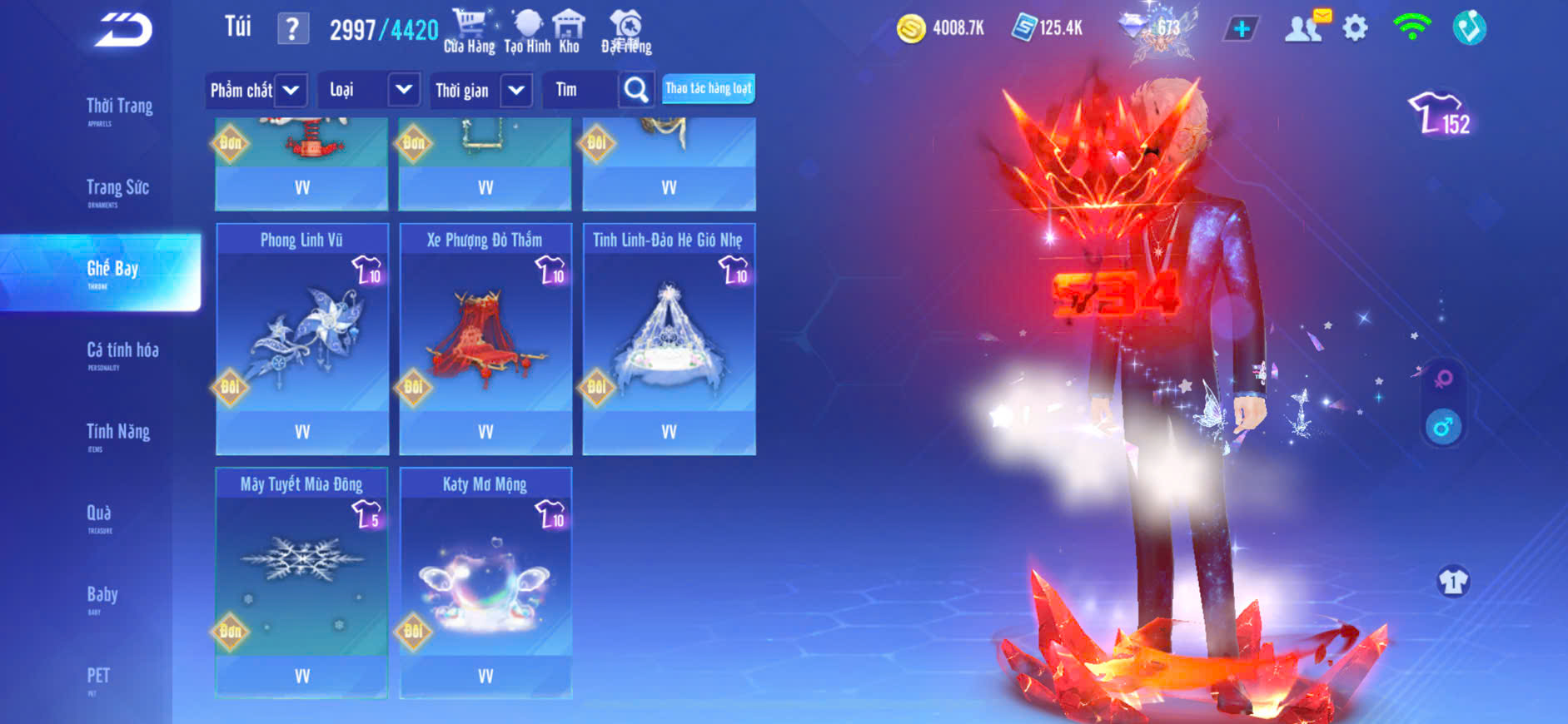1568x724 pixels.
Task: Show the Baby tab
Action: 102,597
